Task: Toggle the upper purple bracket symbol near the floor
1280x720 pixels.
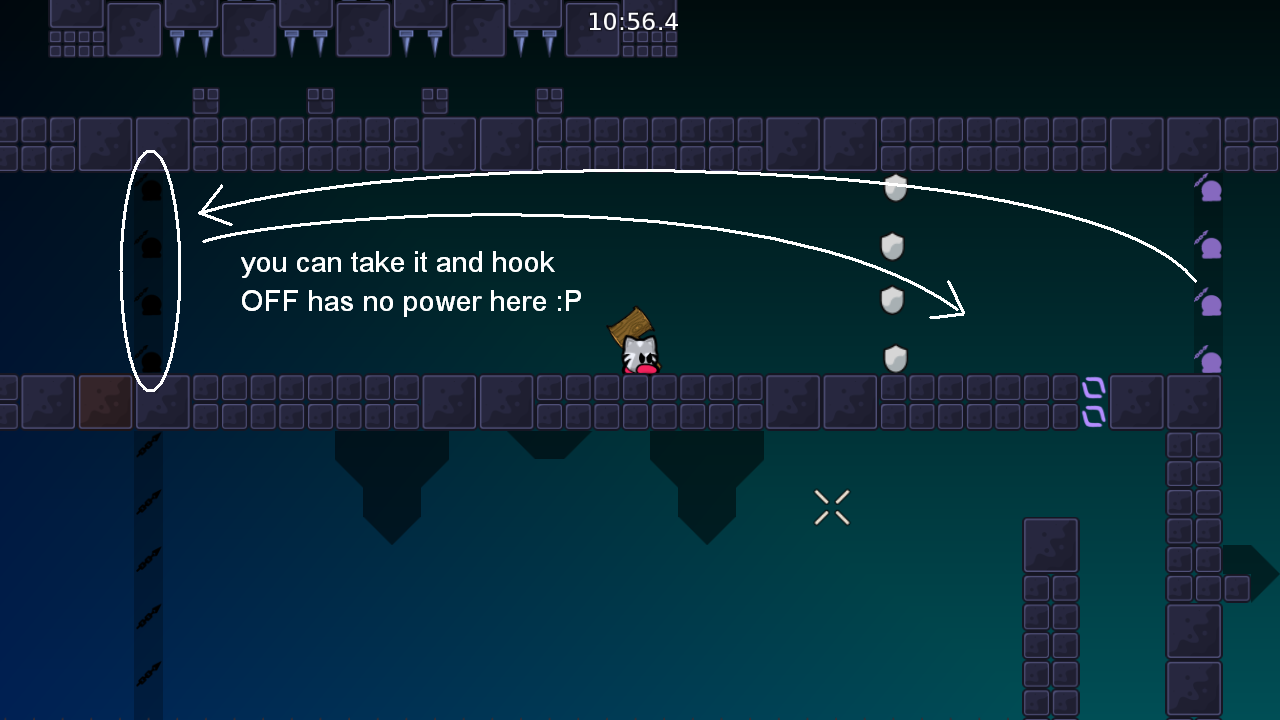Action: tap(1092, 385)
